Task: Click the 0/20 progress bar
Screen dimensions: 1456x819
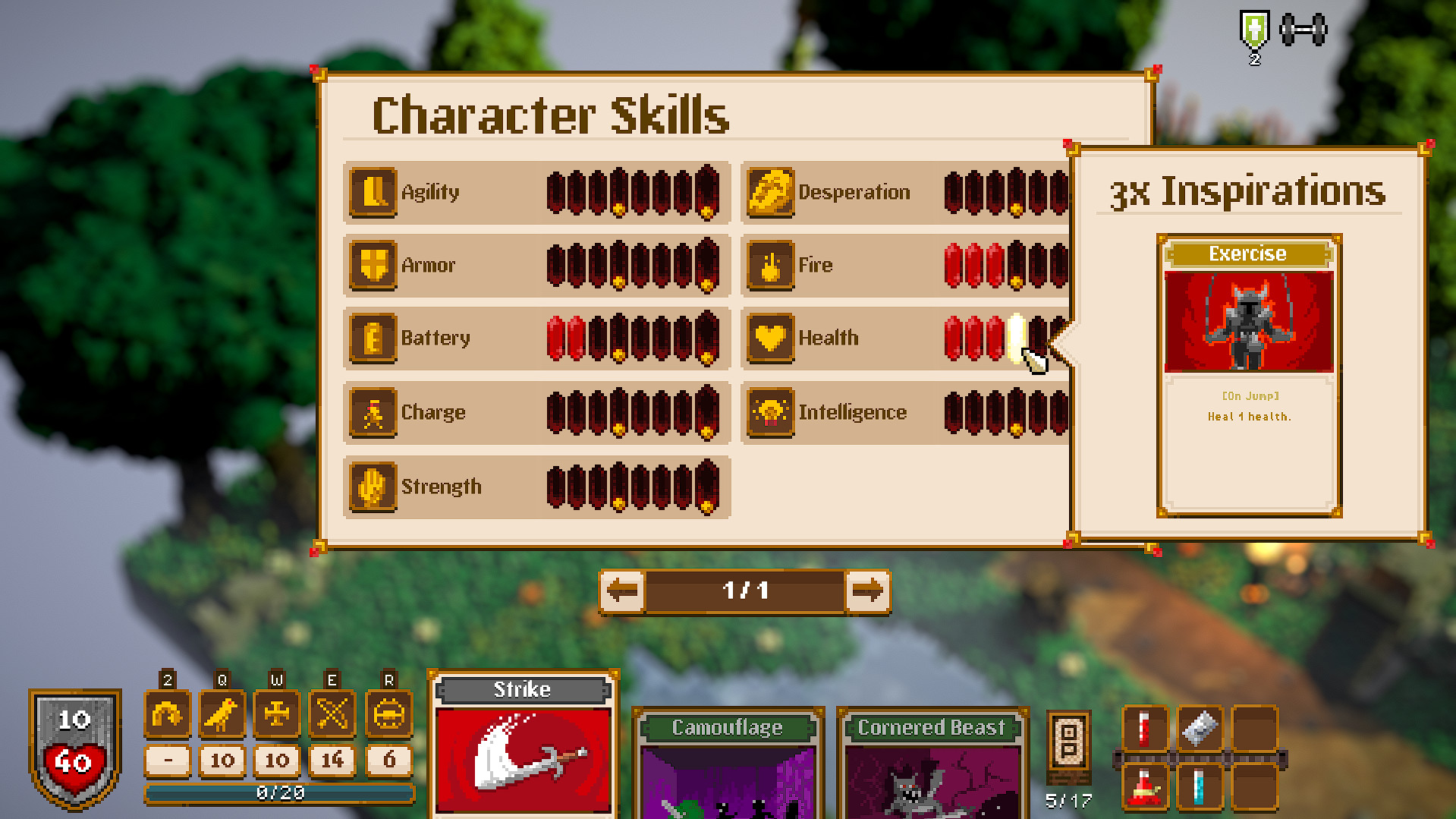Action: pyautogui.click(x=281, y=793)
